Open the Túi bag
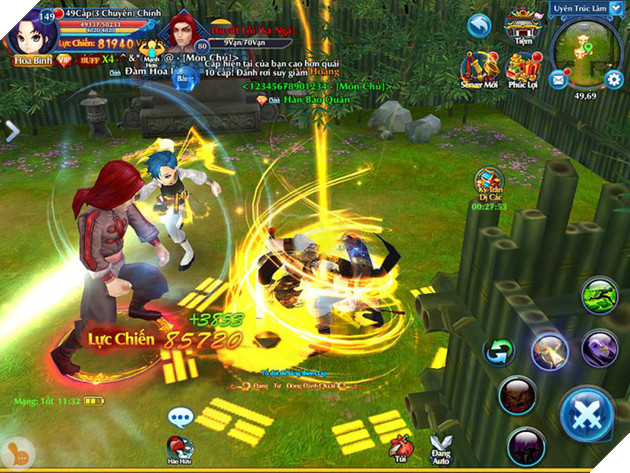 pos(401,447)
